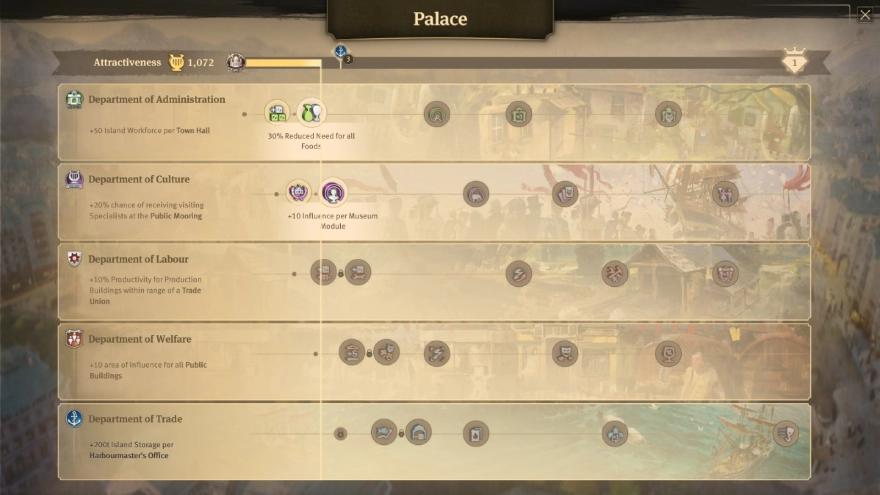This screenshot has width=880, height=495.
Task: Select the +10 Influence per Museum Module policy
Action: pos(333,192)
